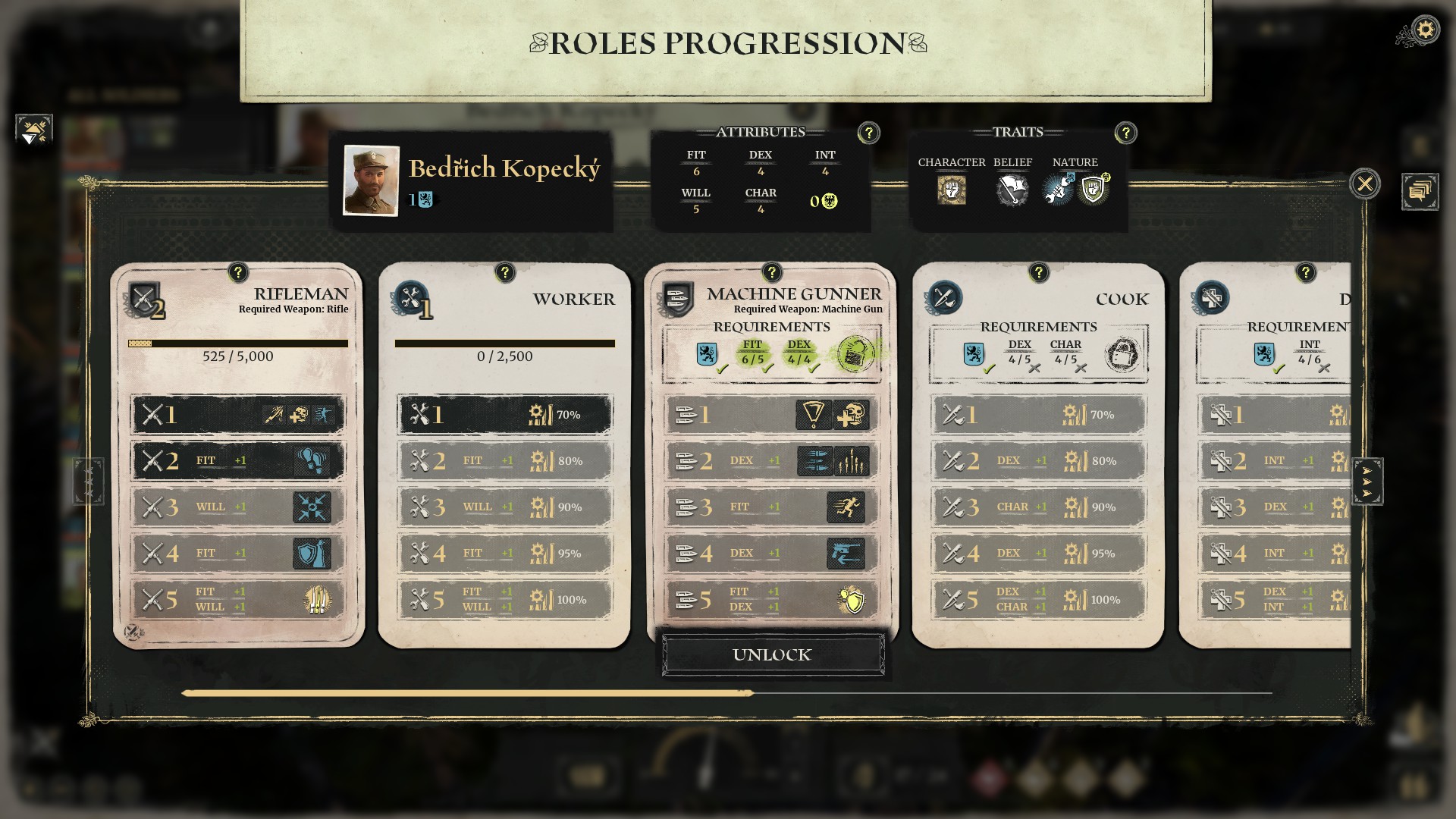1456x819 pixels.
Task: Open the chat log icon
Action: pos(1419,191)
